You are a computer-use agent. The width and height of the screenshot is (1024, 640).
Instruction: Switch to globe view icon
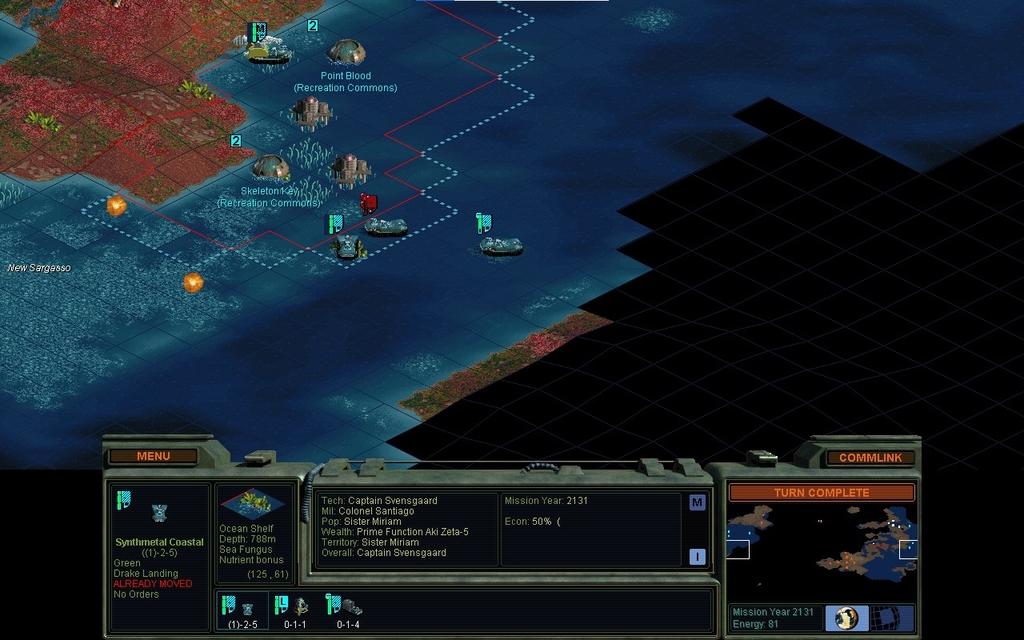point(847,618)
